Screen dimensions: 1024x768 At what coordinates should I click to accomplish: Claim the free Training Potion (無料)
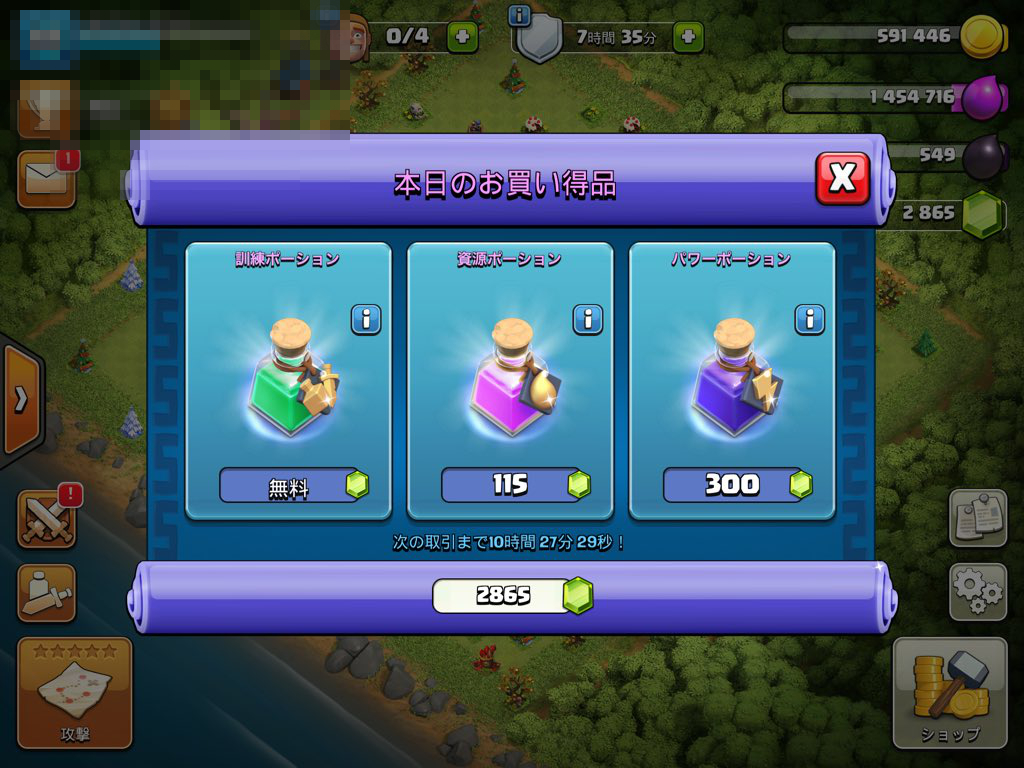289,486
